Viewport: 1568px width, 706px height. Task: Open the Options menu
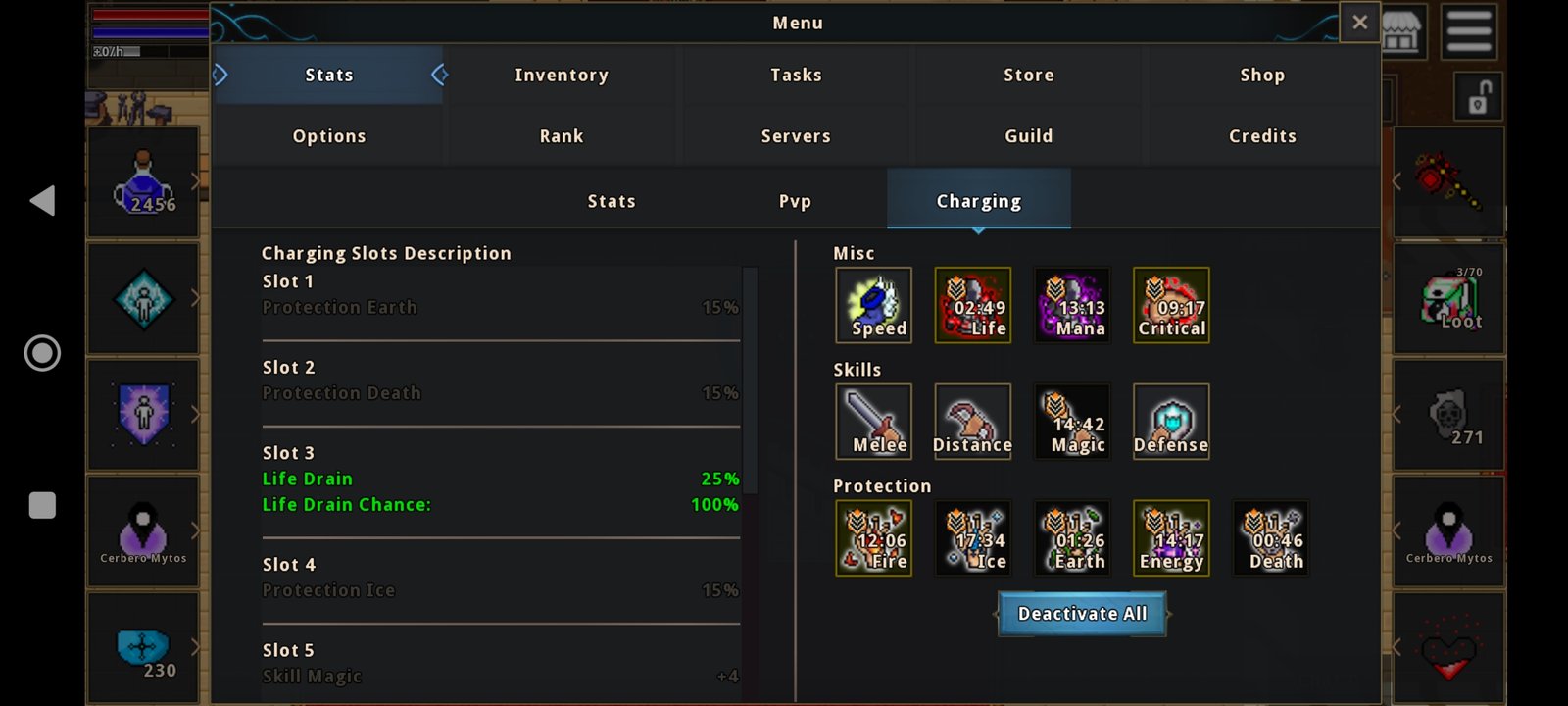pos(329,136)
